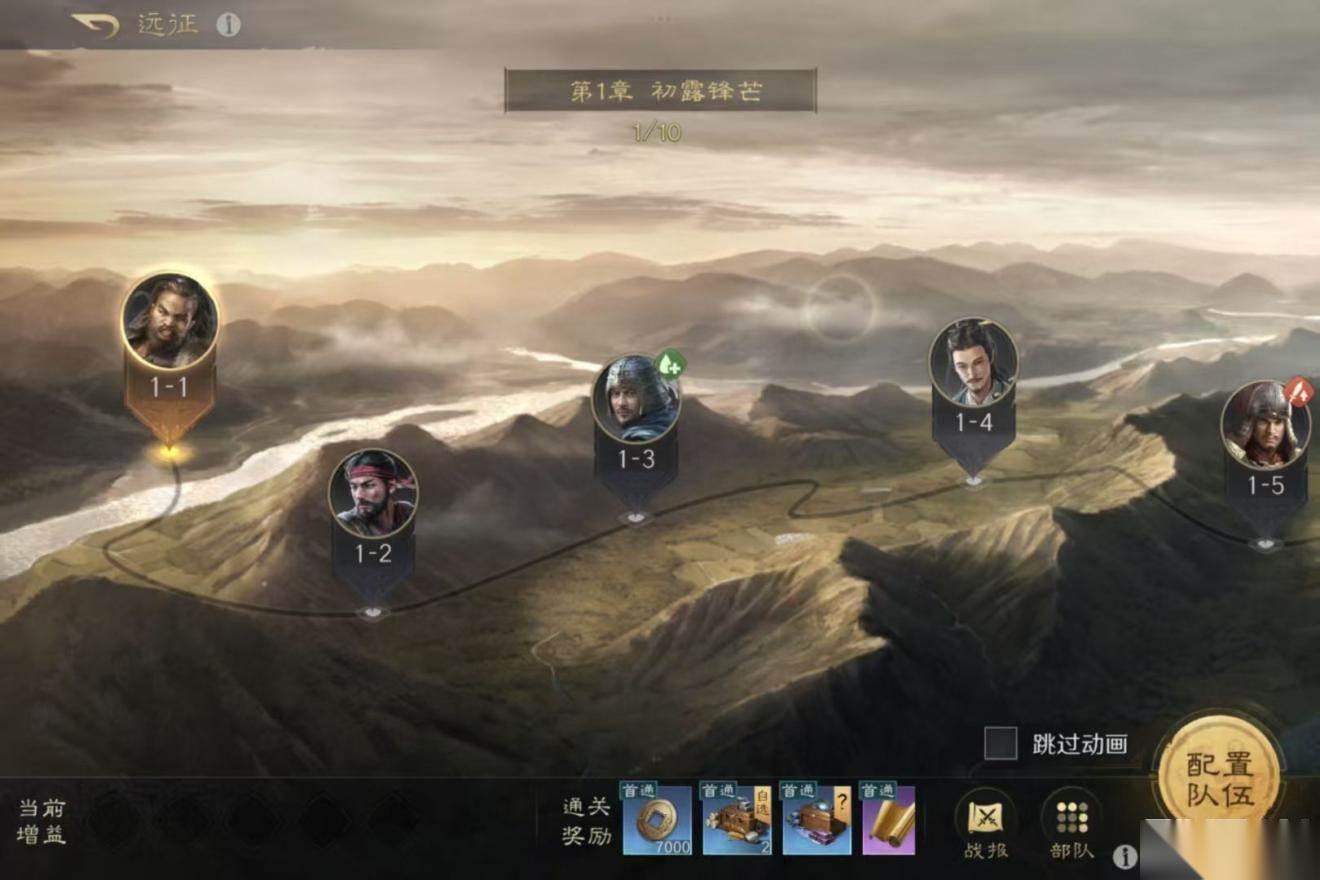Select stage 1-5
The image size is (1320, 880).
(1265, 426)
